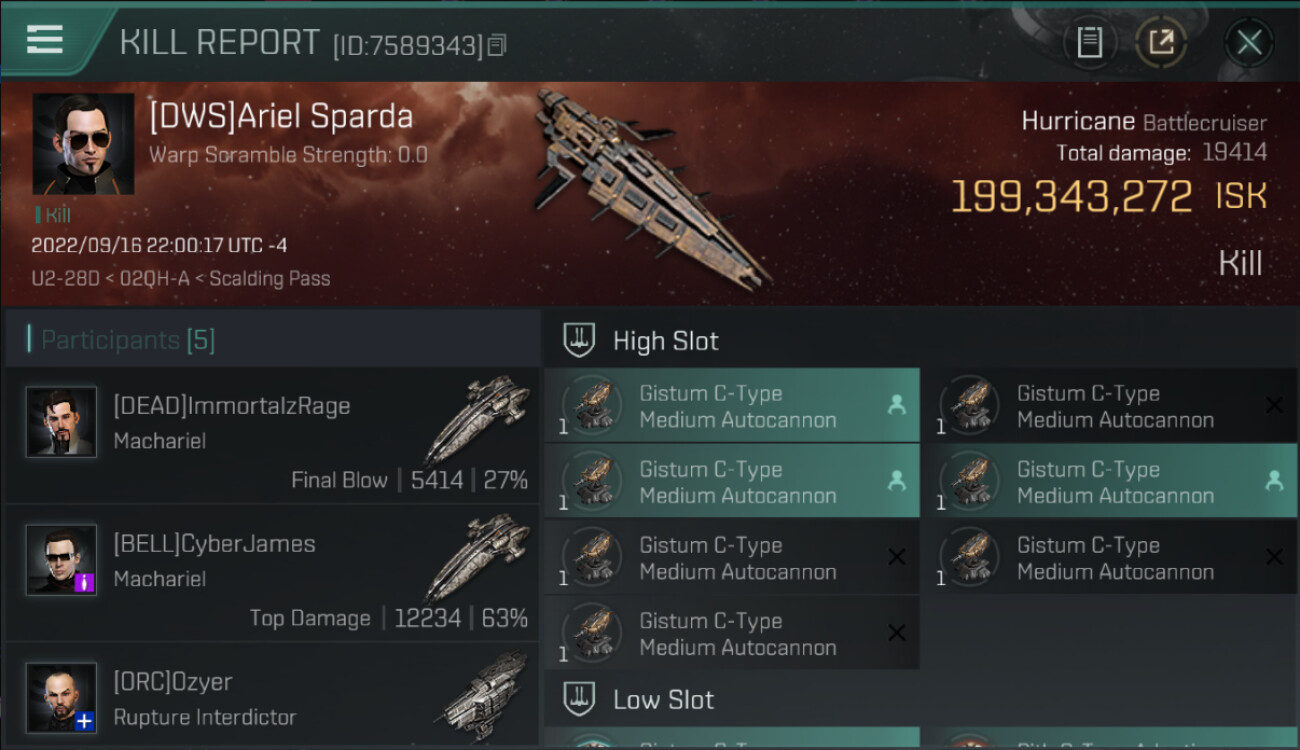This screenshot has height=750, width=1300.
Task: Toggle the High Slot section header
Action: [665, 341]
